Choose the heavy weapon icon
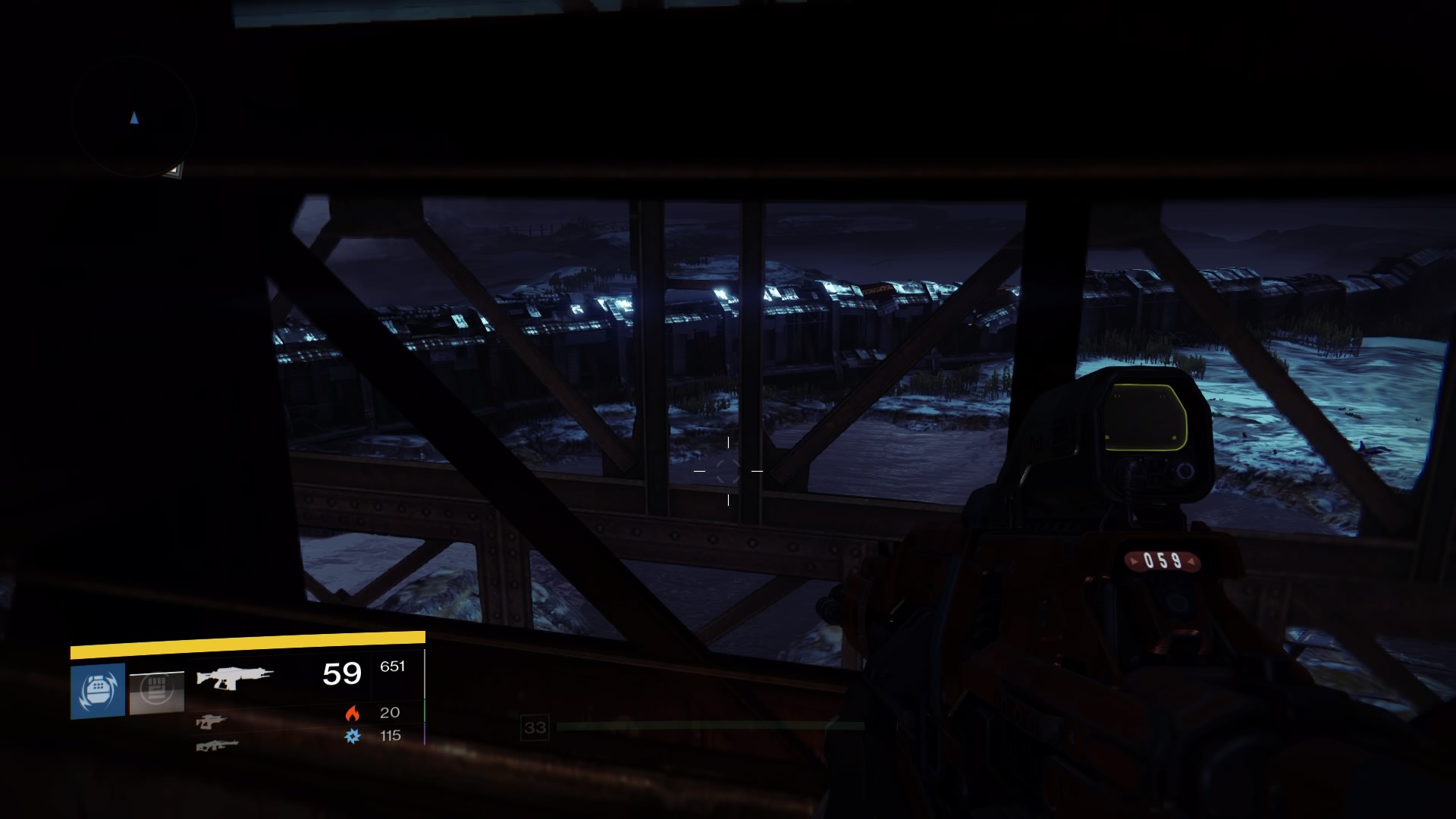 click(217, 745)
